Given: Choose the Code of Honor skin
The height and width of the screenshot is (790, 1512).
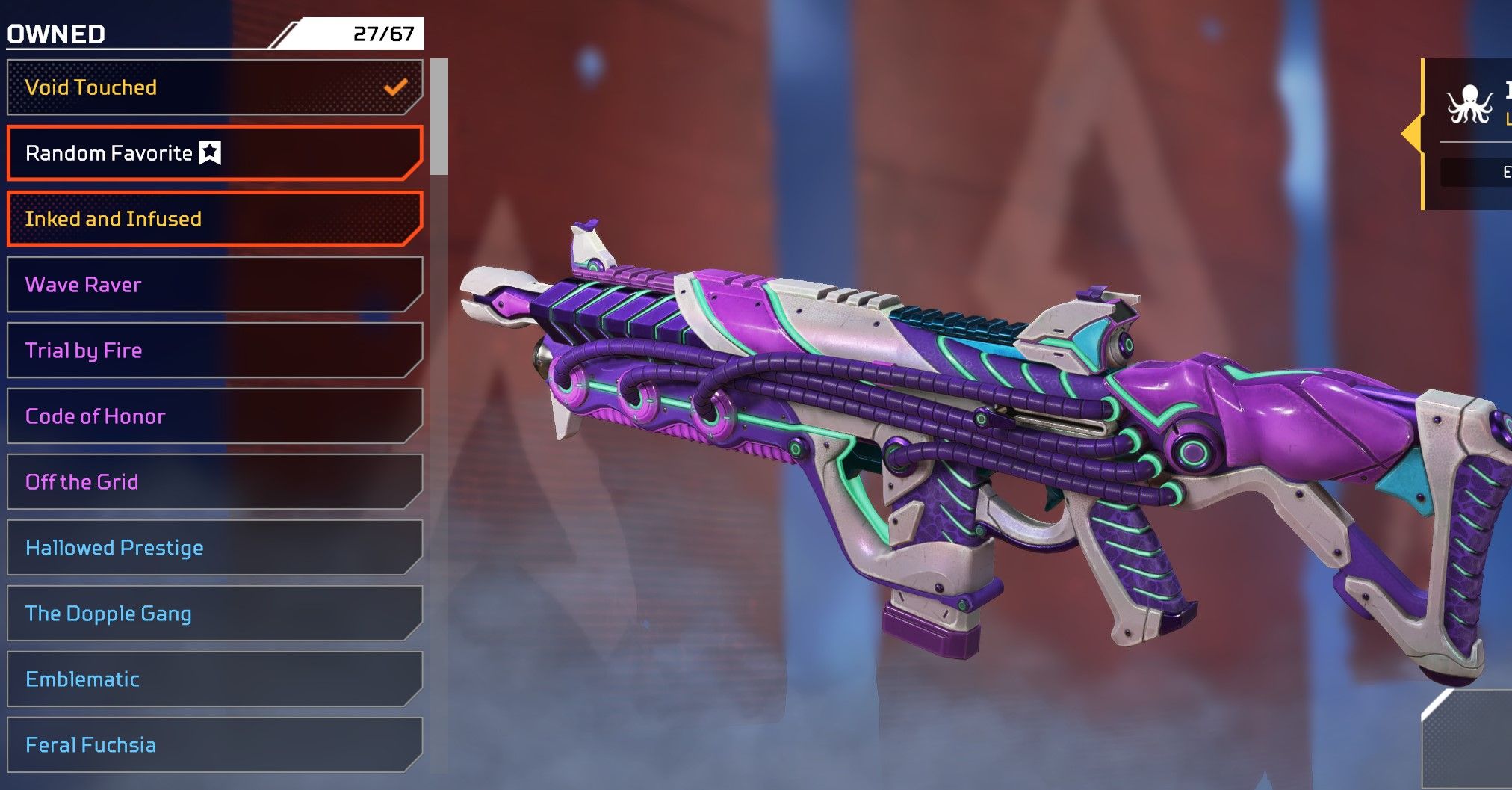Looking at the screenshot, I should point(214,416).
